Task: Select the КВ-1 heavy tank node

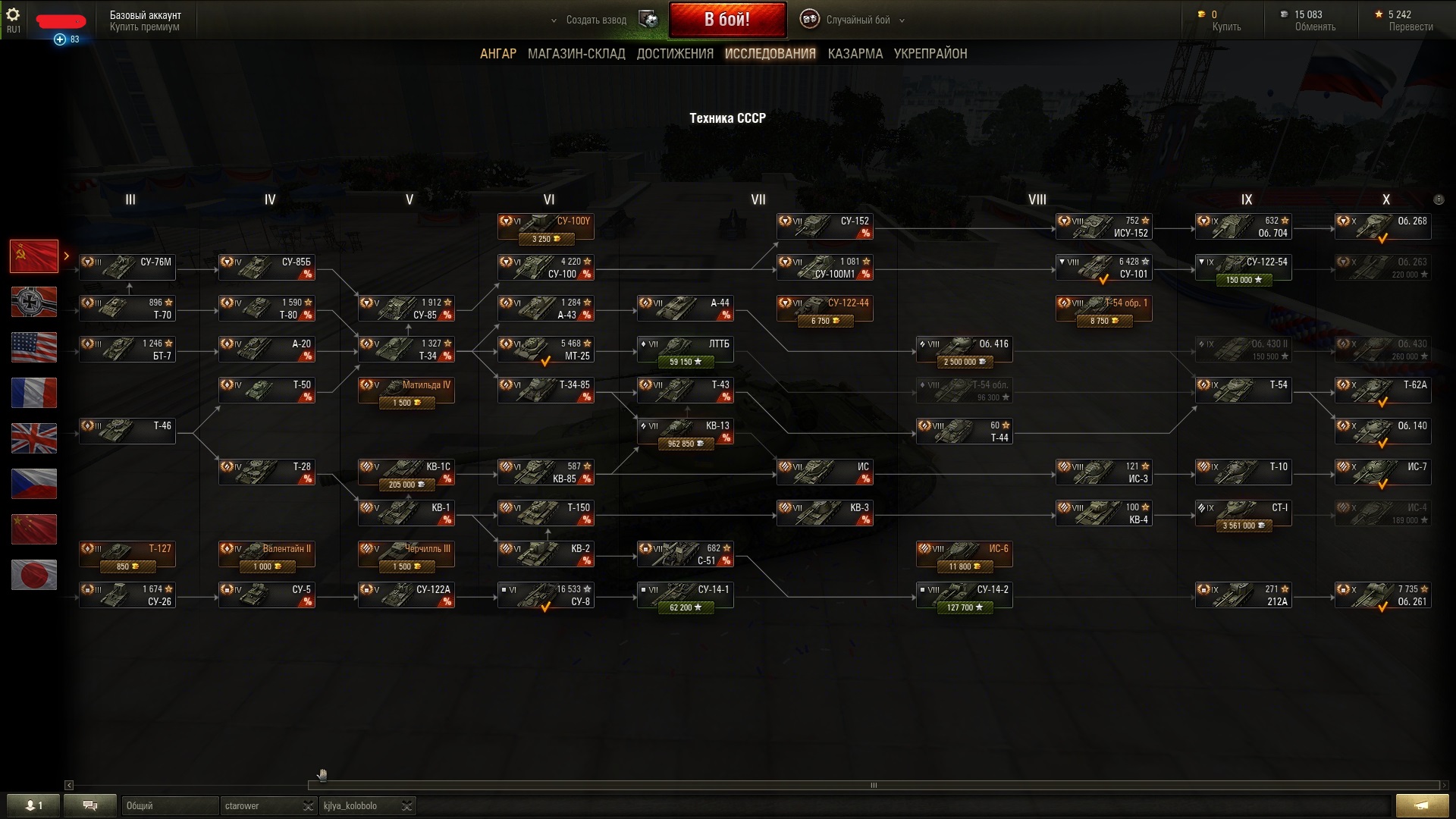Action: 406,513
